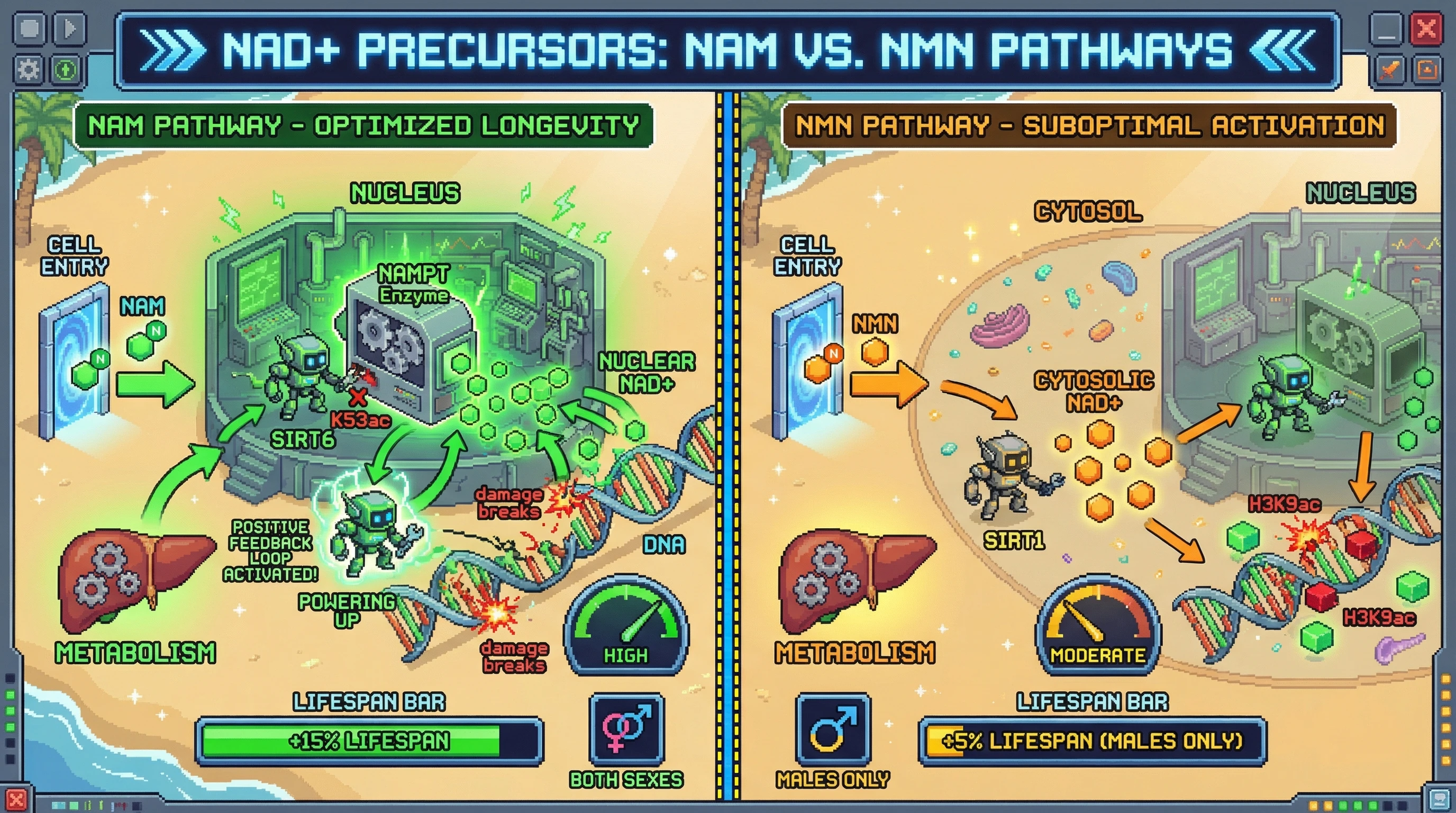Close the window using the top red X
Image resolution: width=1456 pixels, height=813 pixels.
tap(1426, 28)
